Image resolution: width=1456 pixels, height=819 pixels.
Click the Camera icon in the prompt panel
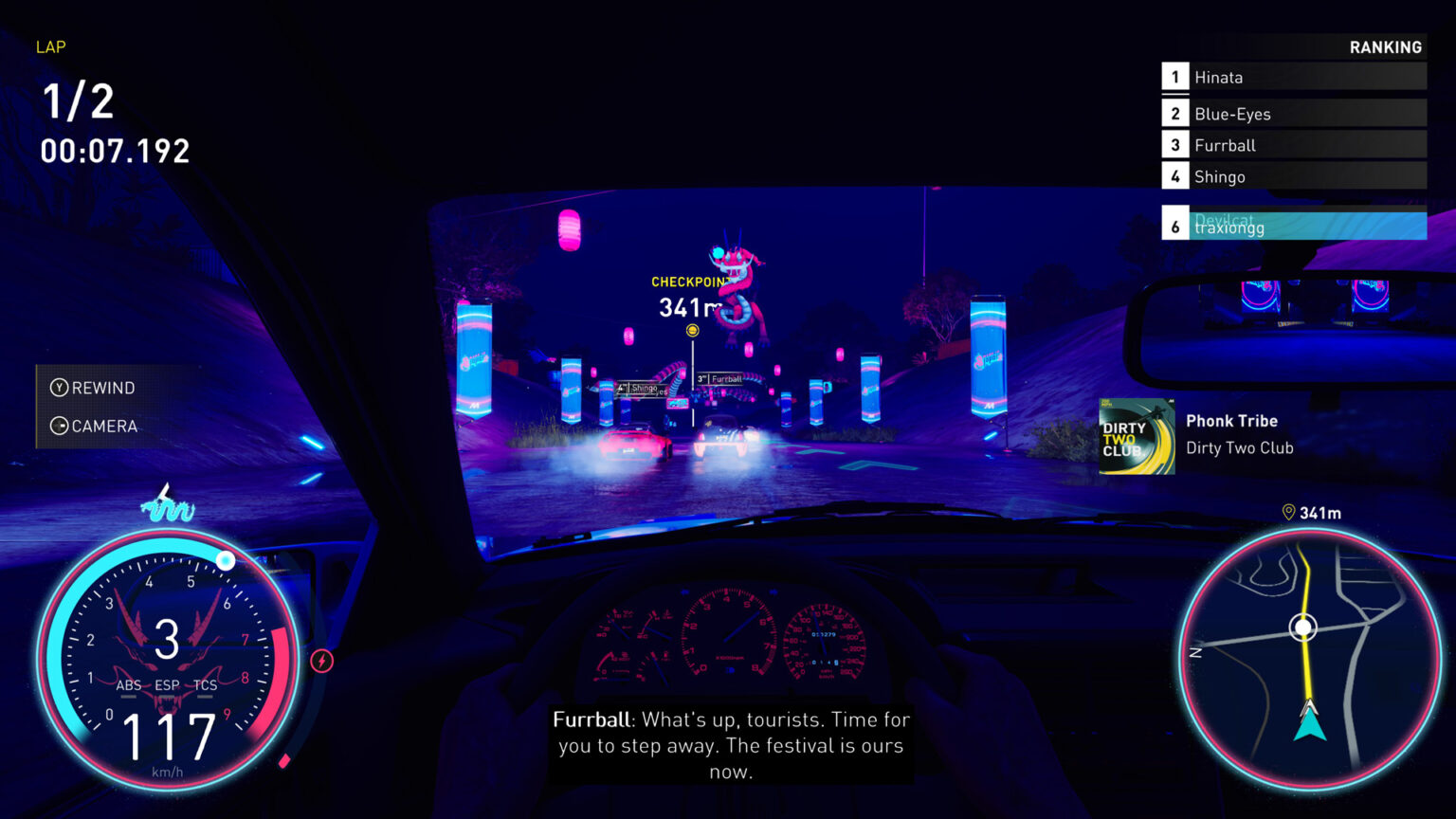click(60, 427)
